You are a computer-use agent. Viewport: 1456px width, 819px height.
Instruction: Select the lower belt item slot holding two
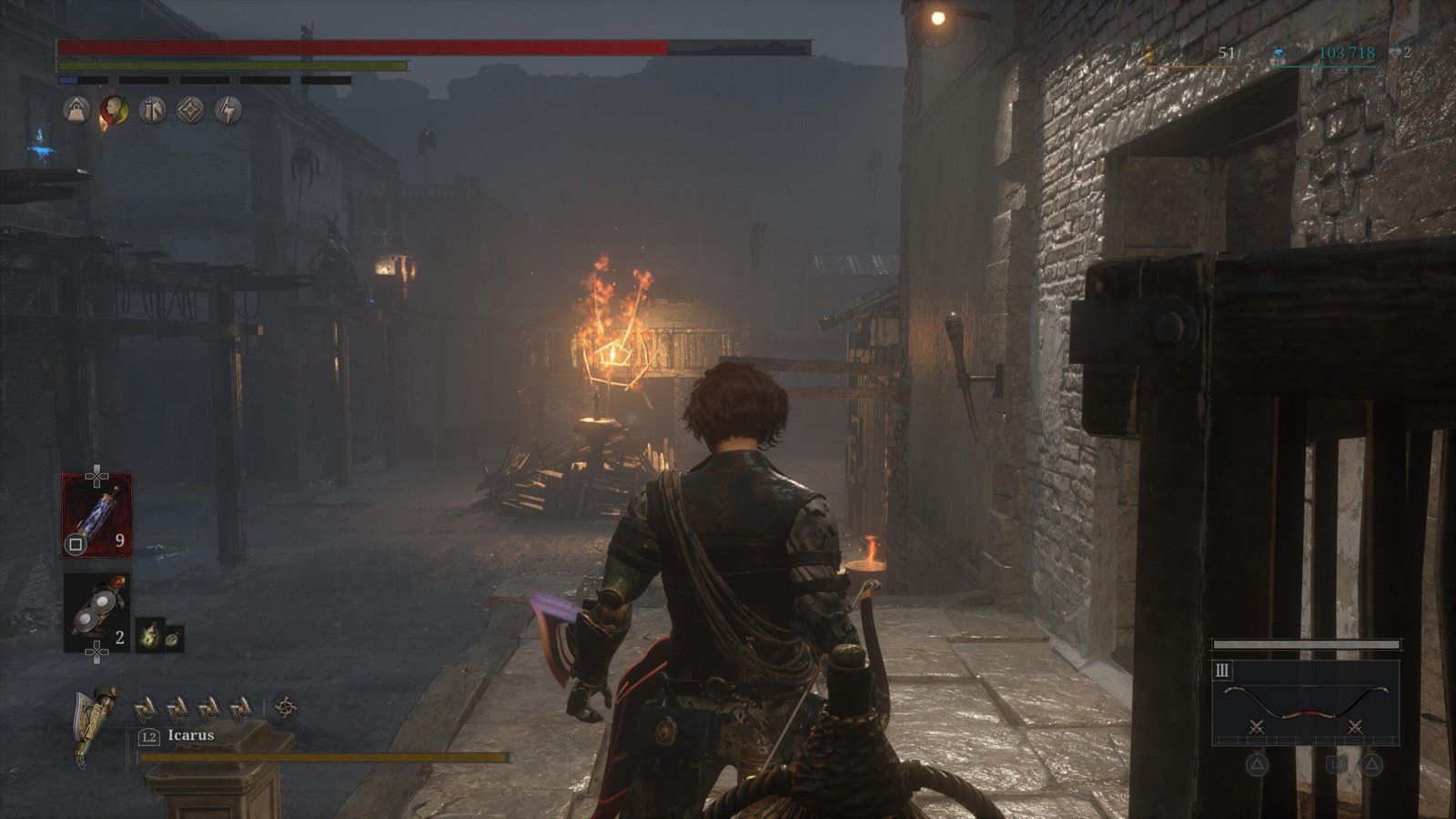[x=96, y=612]
